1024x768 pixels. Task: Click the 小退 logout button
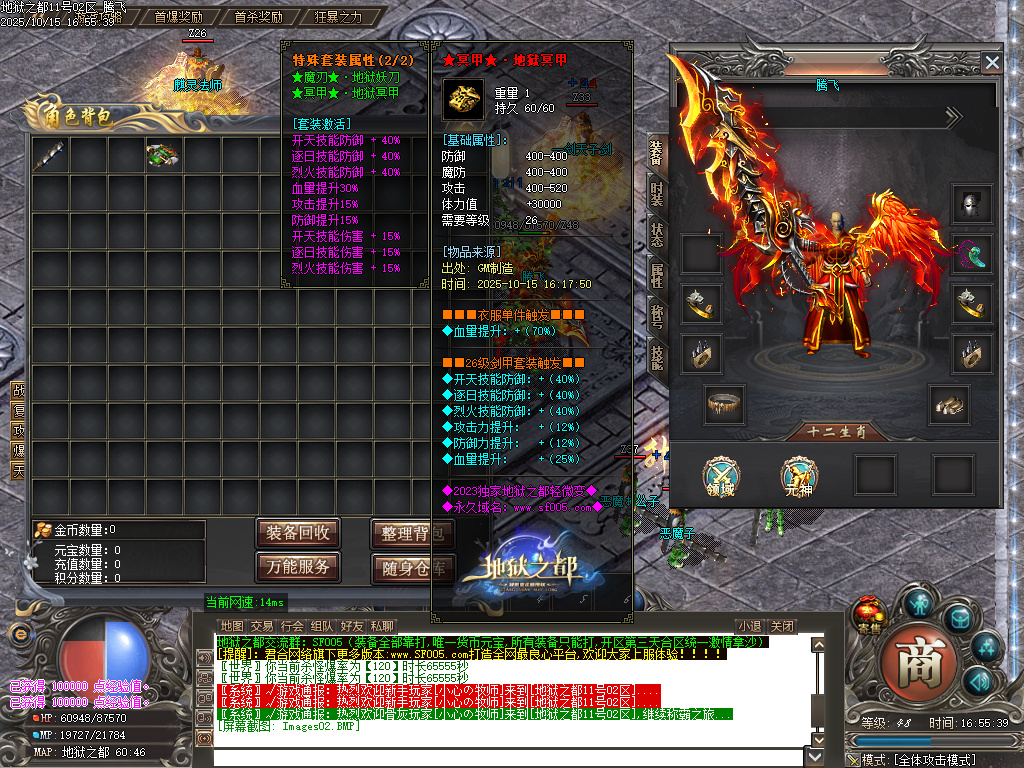point(749,626)
